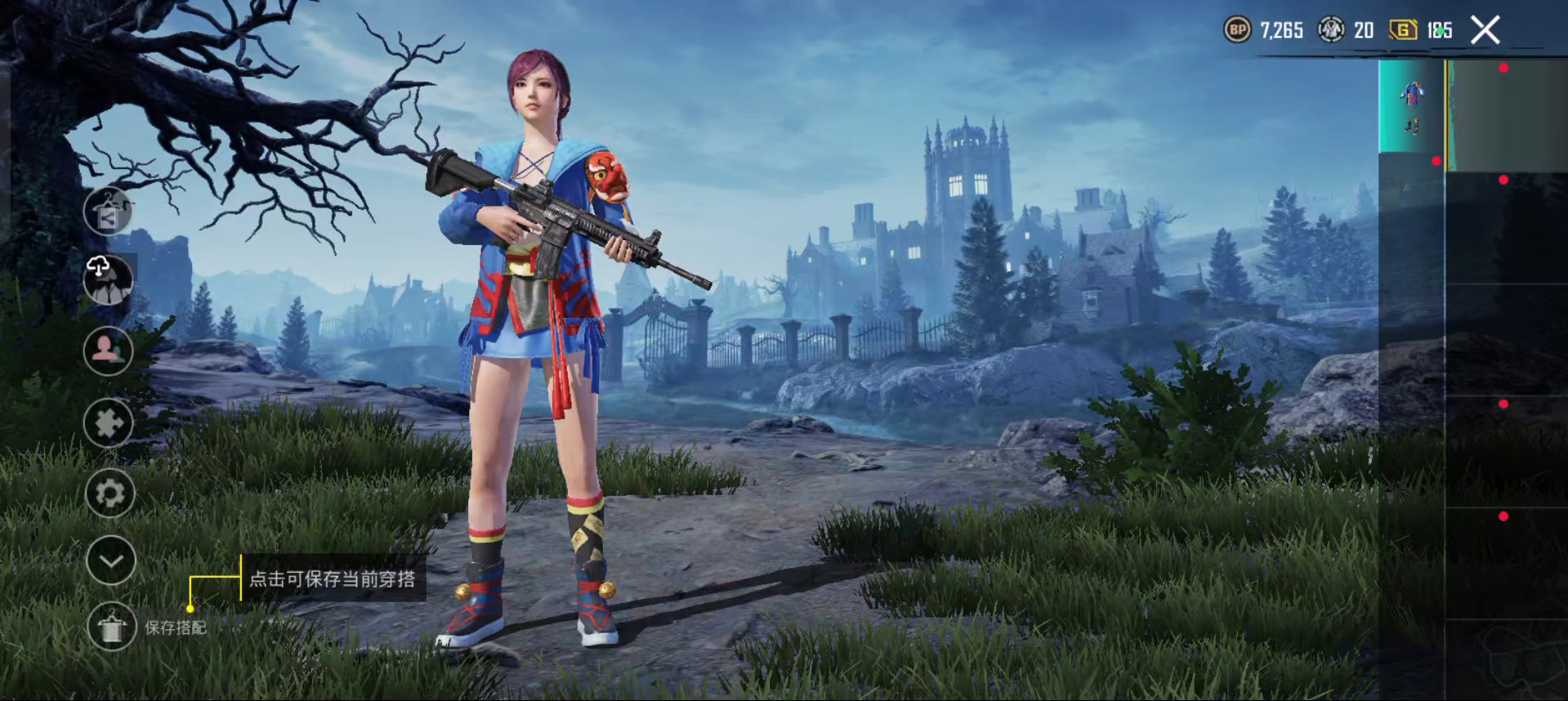
Task: Select the blue jacket outfit thumbnail
Action: coord(1411,94)
